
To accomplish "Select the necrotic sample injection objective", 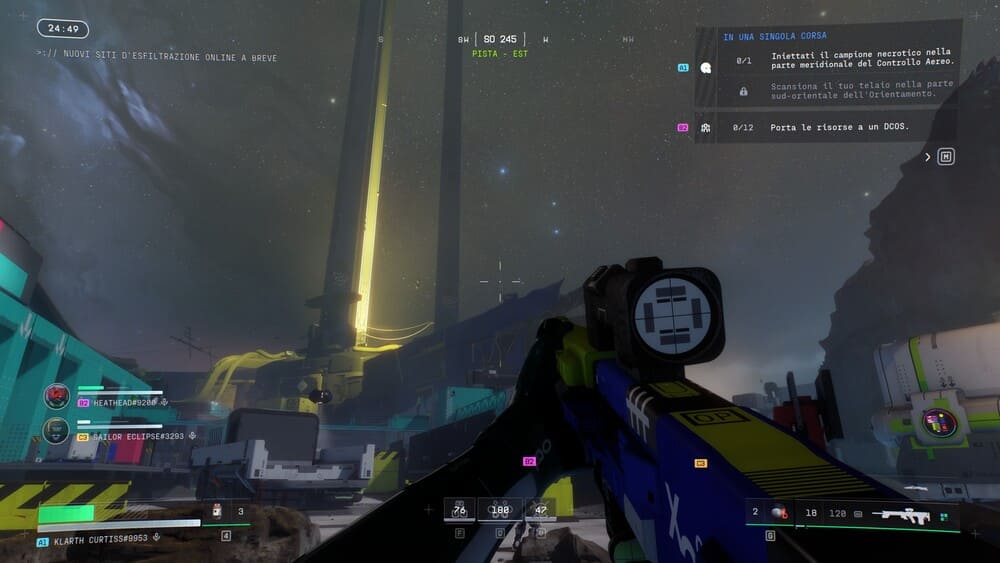I will (861, 59).
